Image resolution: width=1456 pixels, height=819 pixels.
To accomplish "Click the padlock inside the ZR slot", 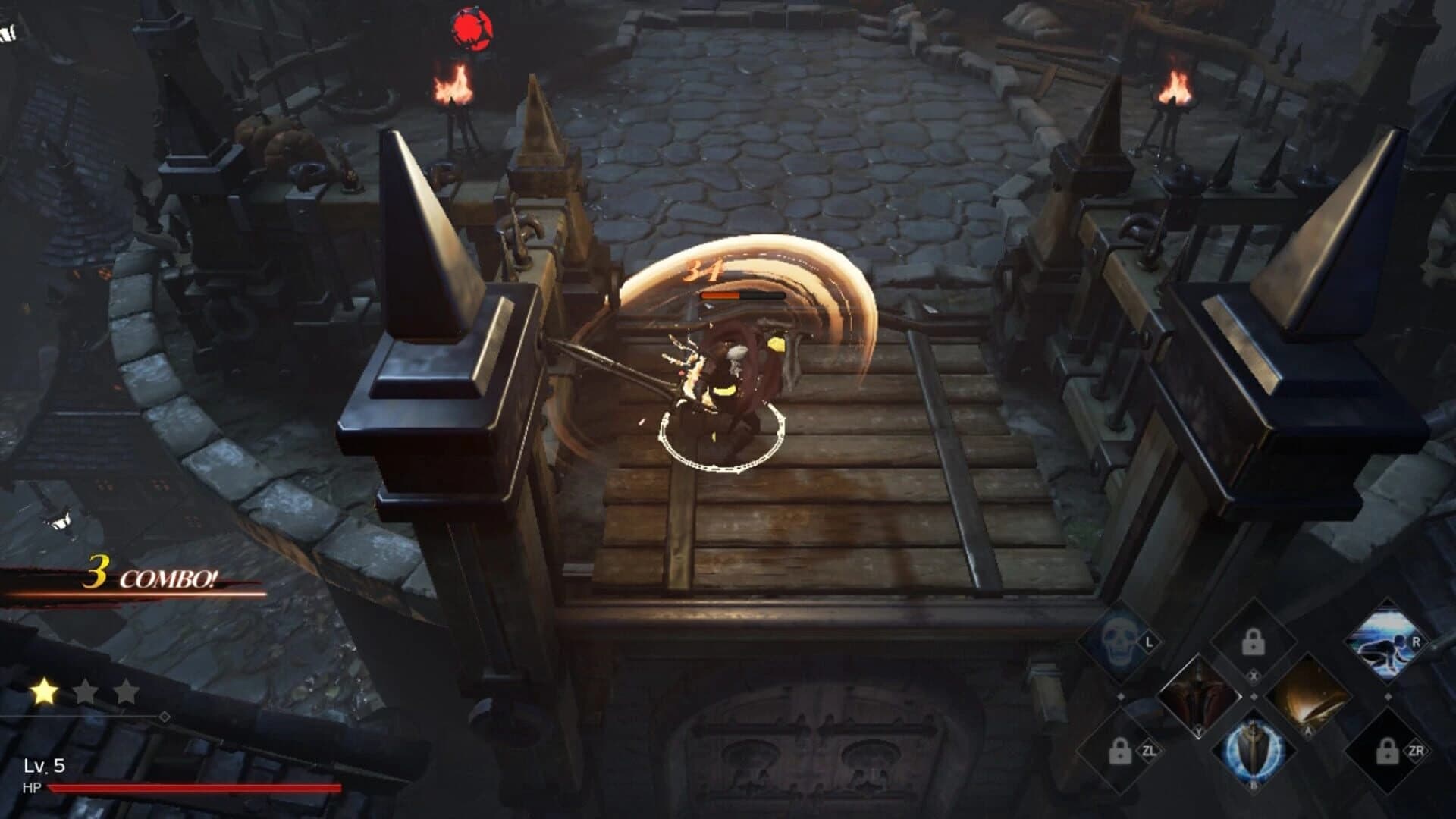I will (x=1387, y=752).
